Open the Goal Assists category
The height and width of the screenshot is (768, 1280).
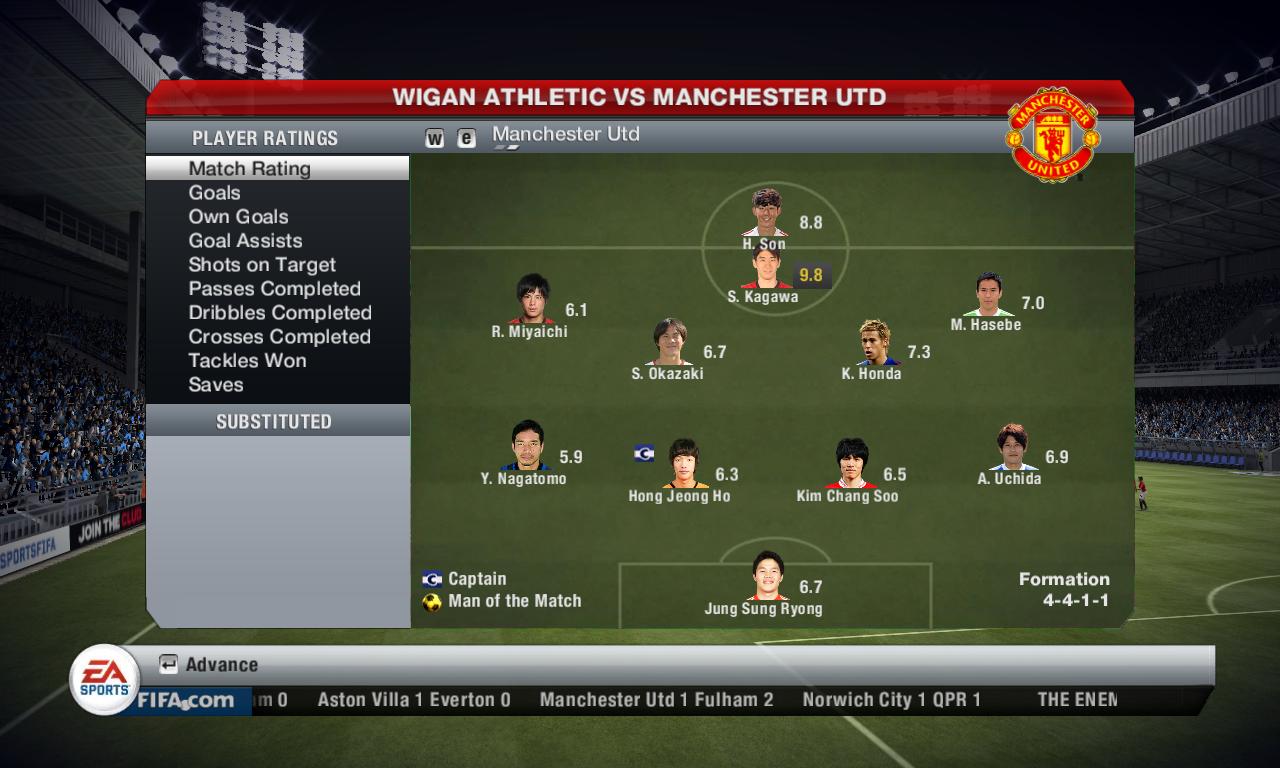245,241
